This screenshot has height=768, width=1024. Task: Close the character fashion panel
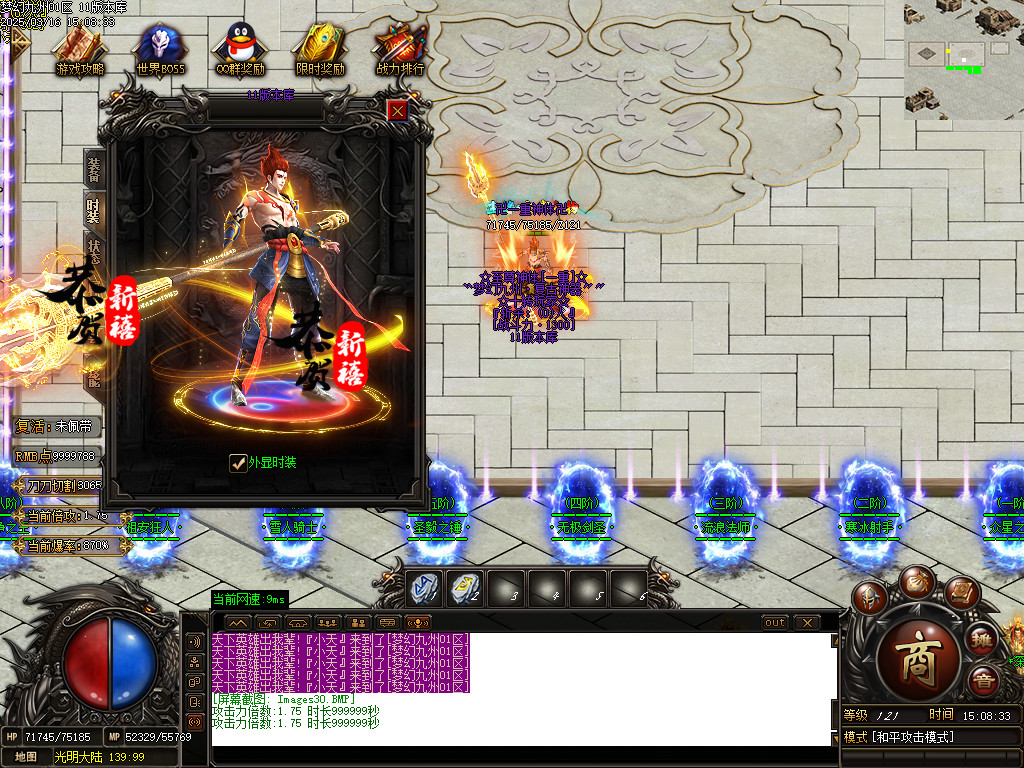coord(397,110)
